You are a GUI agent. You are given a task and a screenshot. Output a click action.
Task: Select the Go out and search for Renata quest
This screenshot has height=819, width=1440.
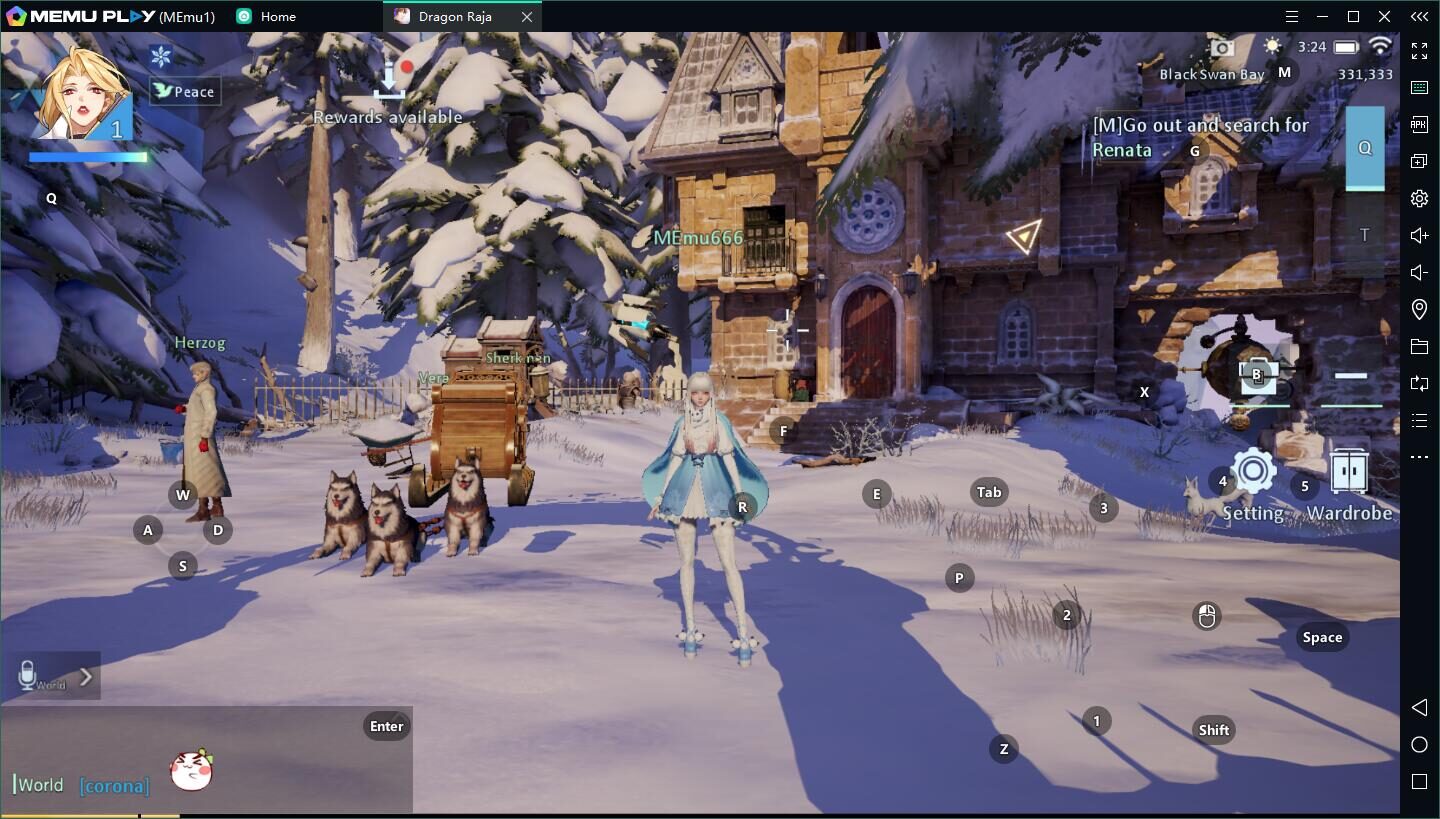(1199, 137)
